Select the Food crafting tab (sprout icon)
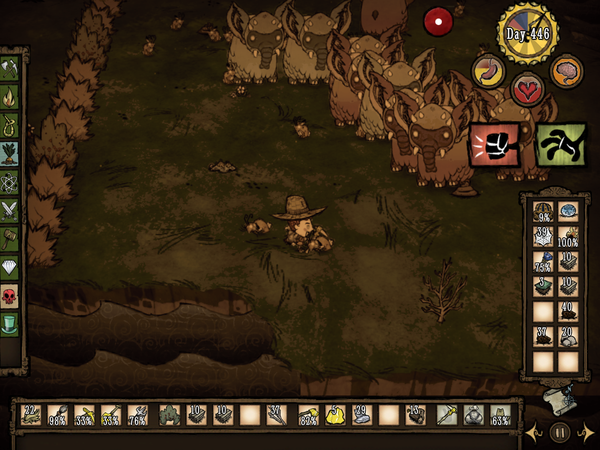Screen dimensions: 600x450 pyautogui.click(x=11, y=155)
